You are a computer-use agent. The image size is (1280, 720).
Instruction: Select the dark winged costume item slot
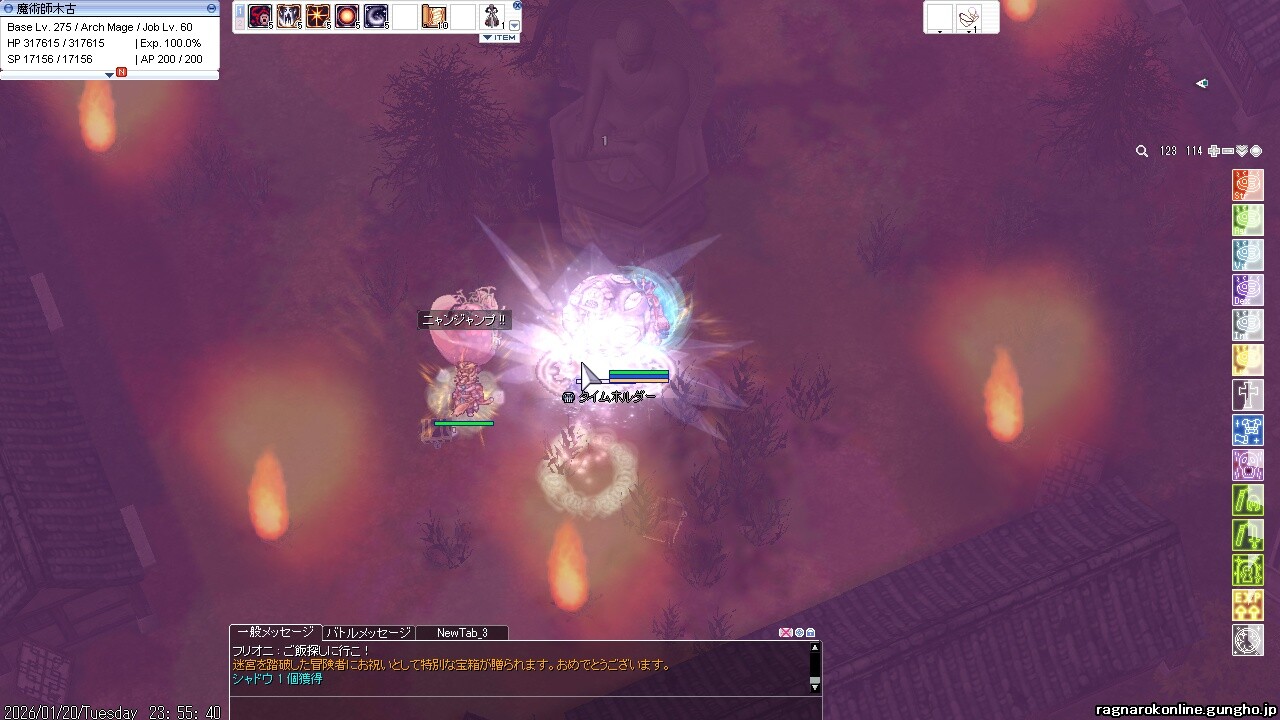(492, 16)
